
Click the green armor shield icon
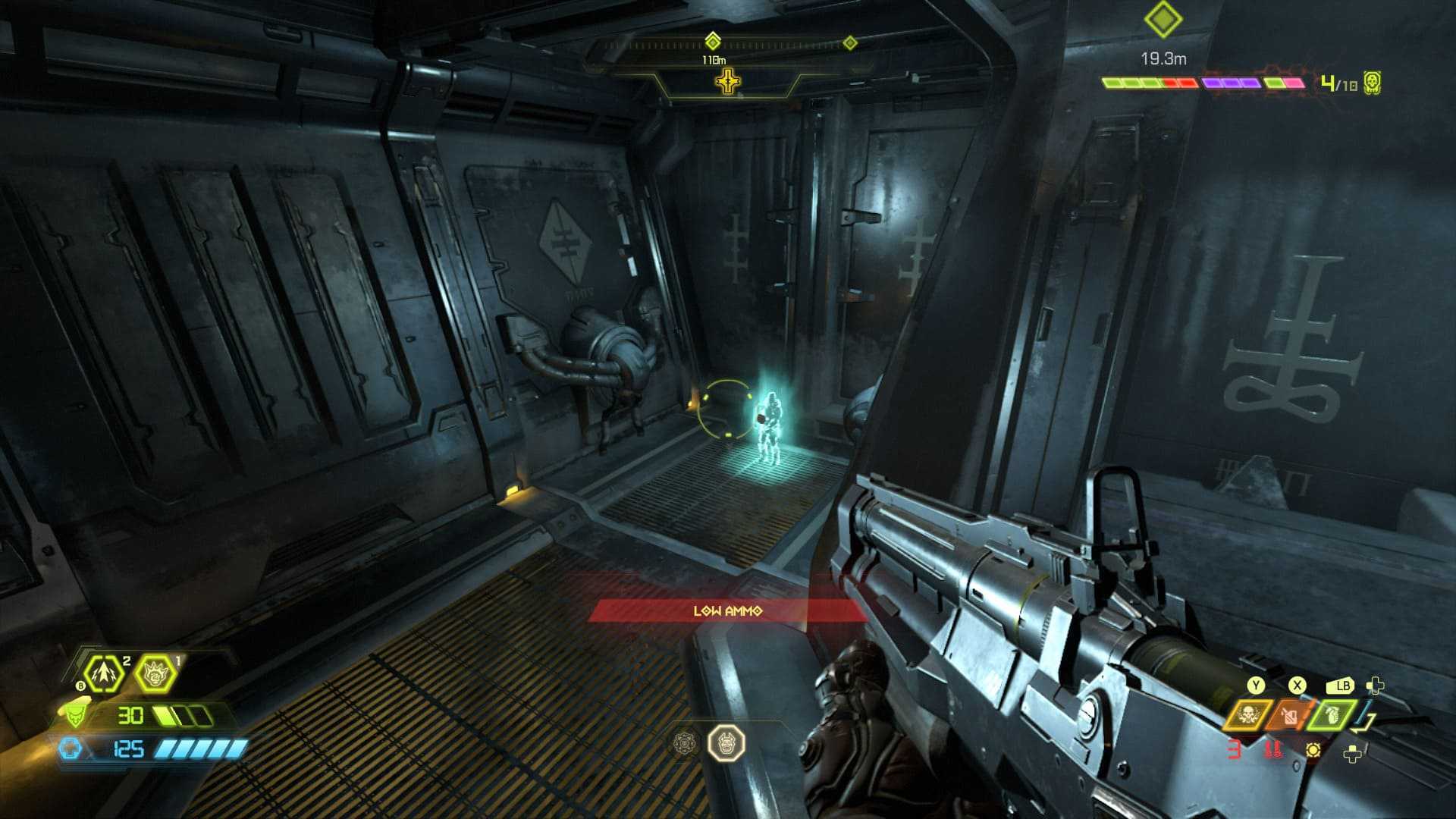click(74, 715)
